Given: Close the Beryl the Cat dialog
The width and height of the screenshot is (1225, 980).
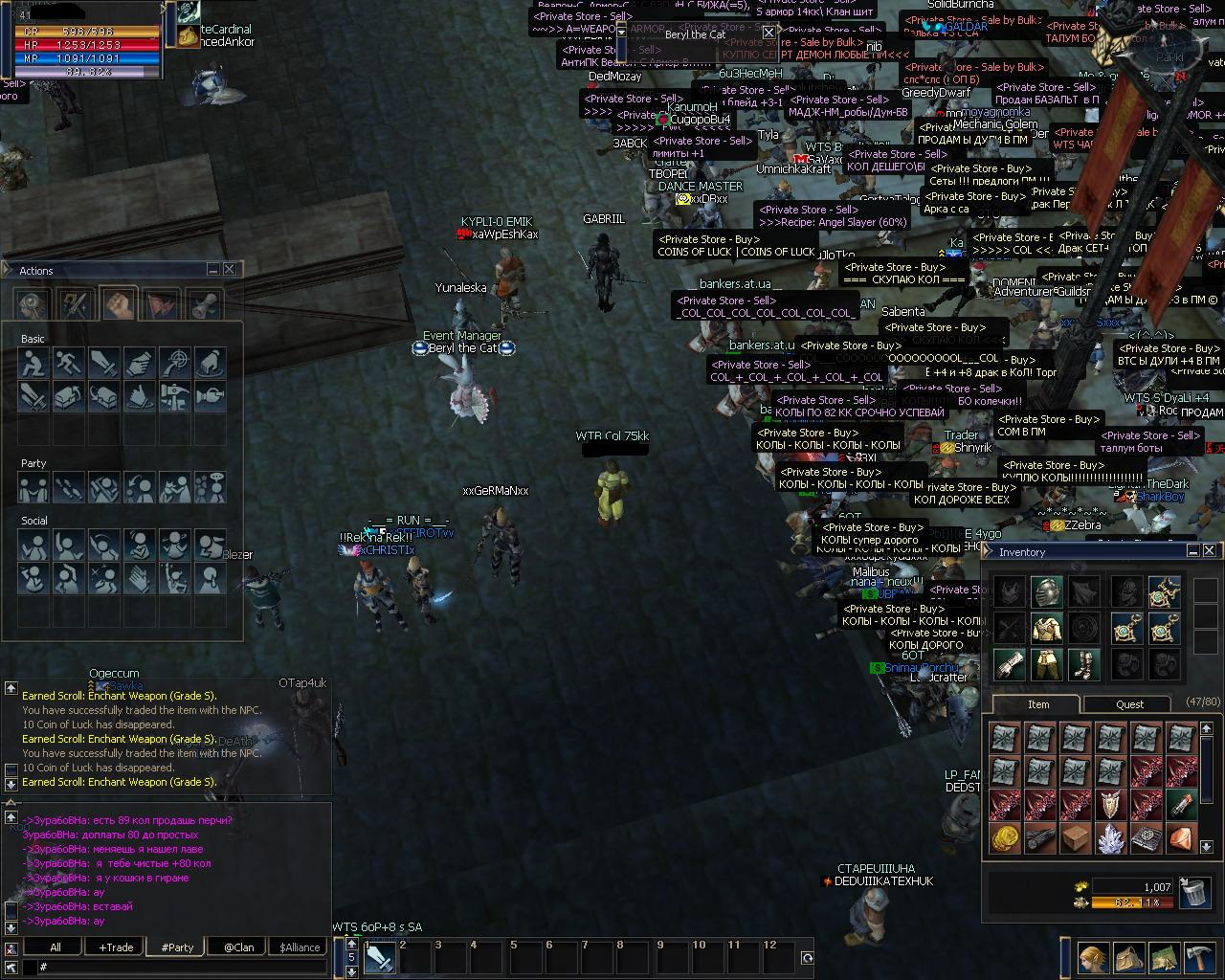Looking at the screenshot, I should tap(768, 33).
